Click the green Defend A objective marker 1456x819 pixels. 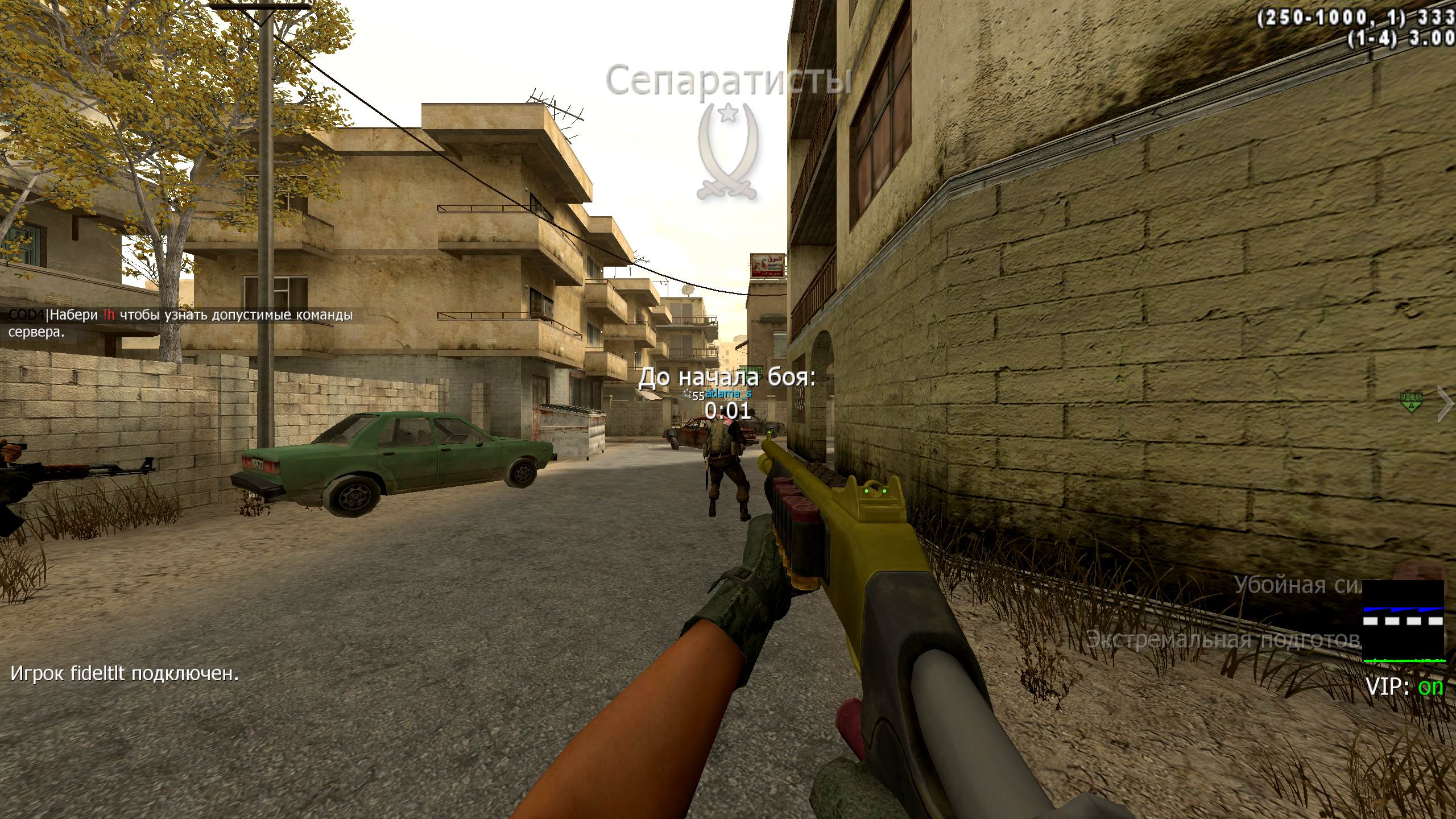click(1410, 402)
